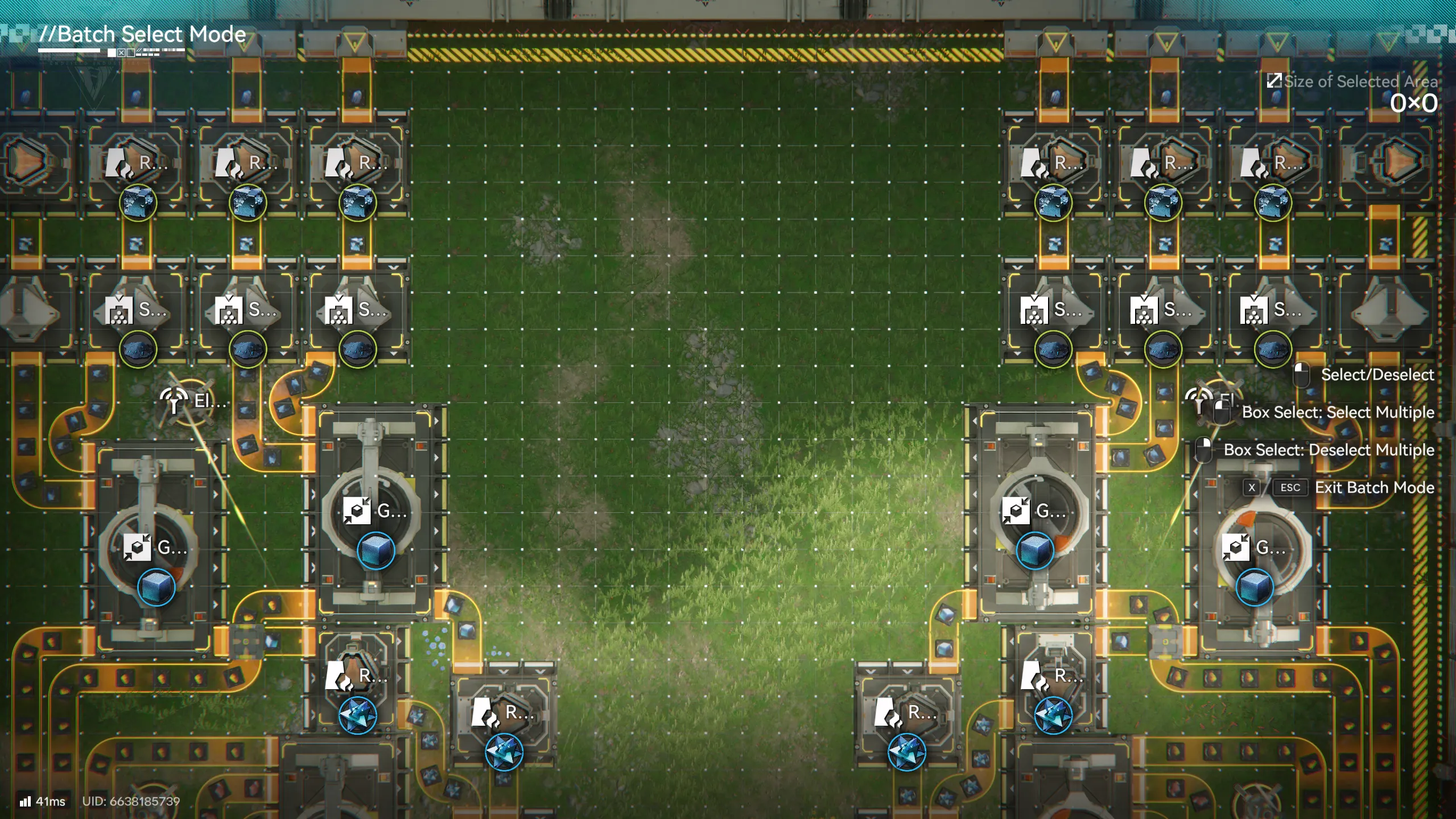Image resolution: width=1456 pixels, height=819 pixels.
Task: Select the refinery icon above the bottom-center crystal output
Action: [485, 711]
